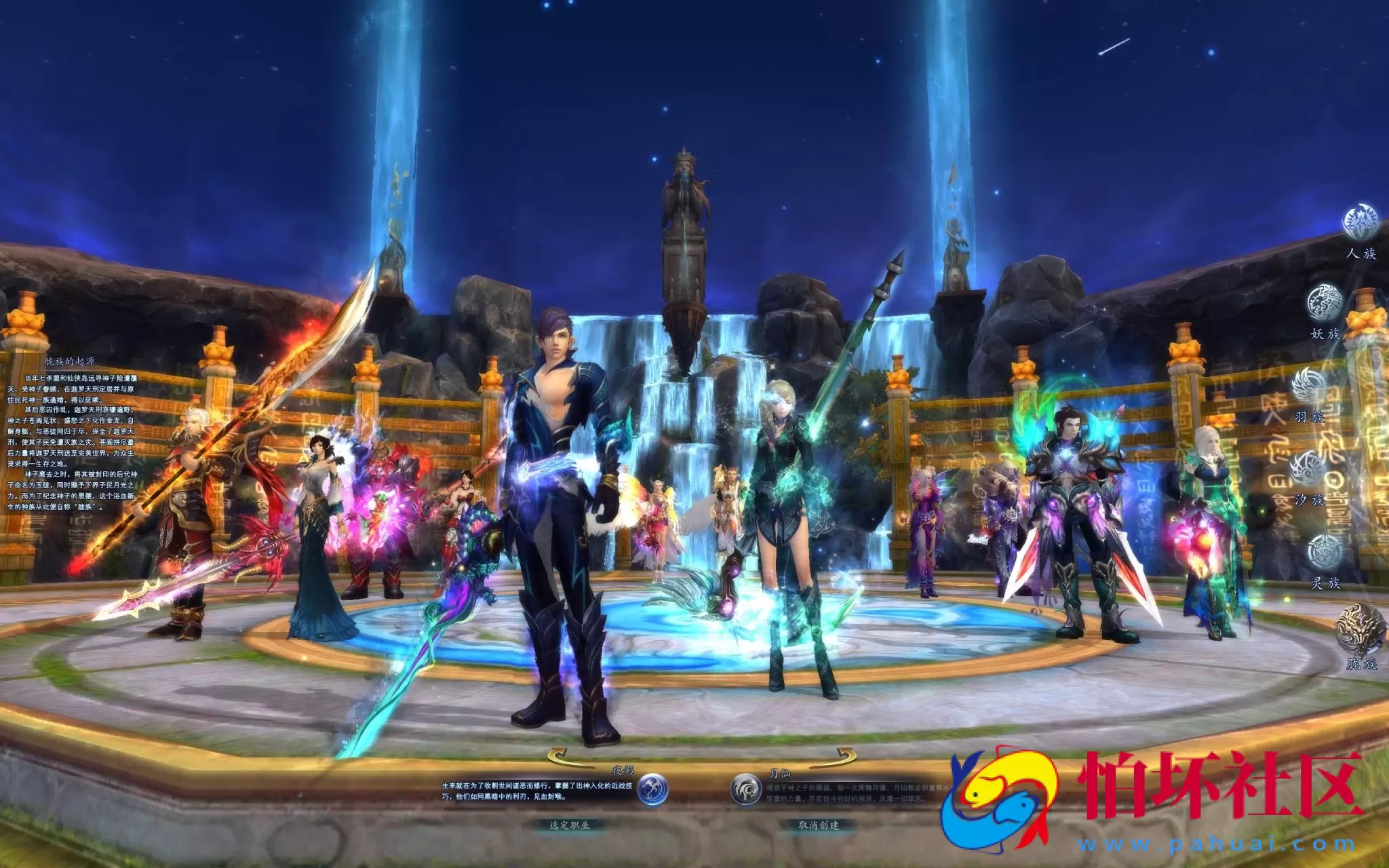Rotate view with the right golden arrow
This screenshot has height=868, width=1389.
click(846, 755)
